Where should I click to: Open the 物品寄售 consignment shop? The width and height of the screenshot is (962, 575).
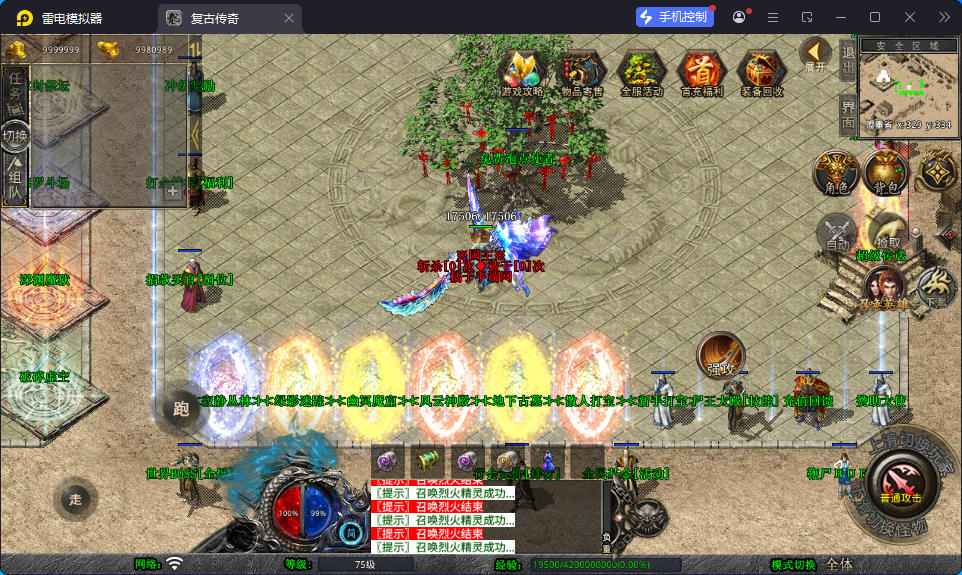(x=582, y=72)
